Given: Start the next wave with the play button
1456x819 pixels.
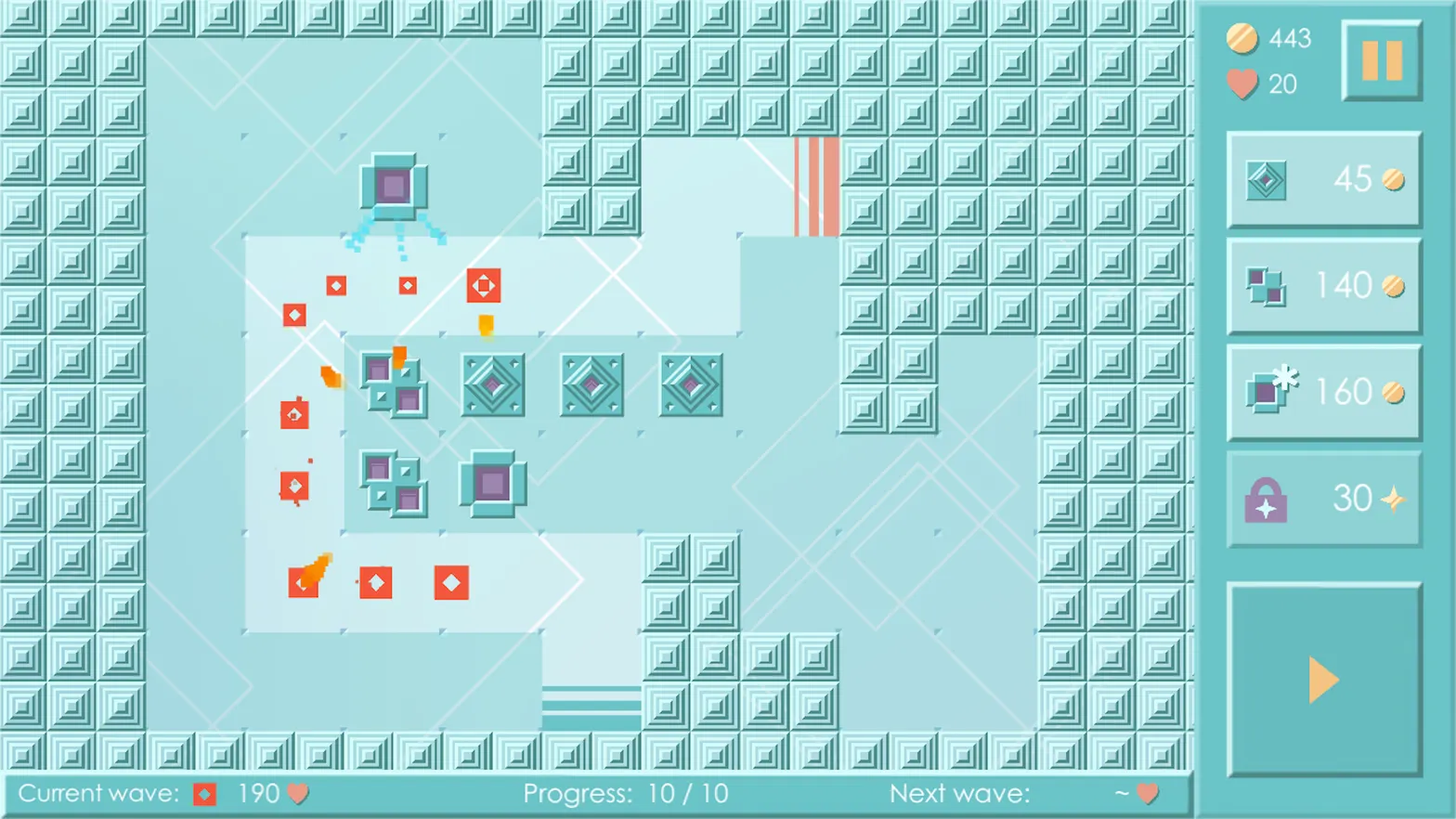Looking at the screenshot, I should [x=1322, y=679].
